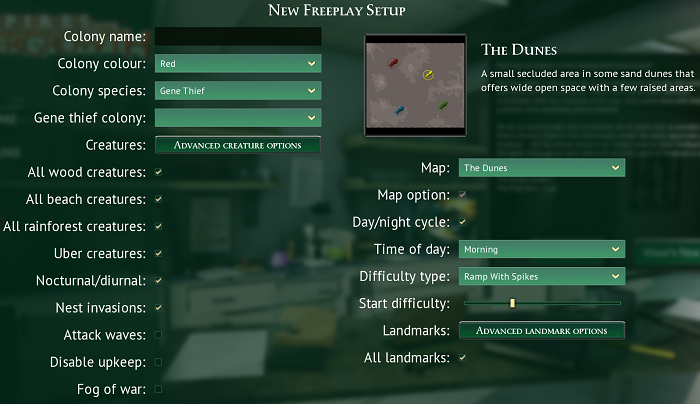Enable Disable upkeep checkbox
Viewport: 700px width, 404px height.
coord(158,361)
